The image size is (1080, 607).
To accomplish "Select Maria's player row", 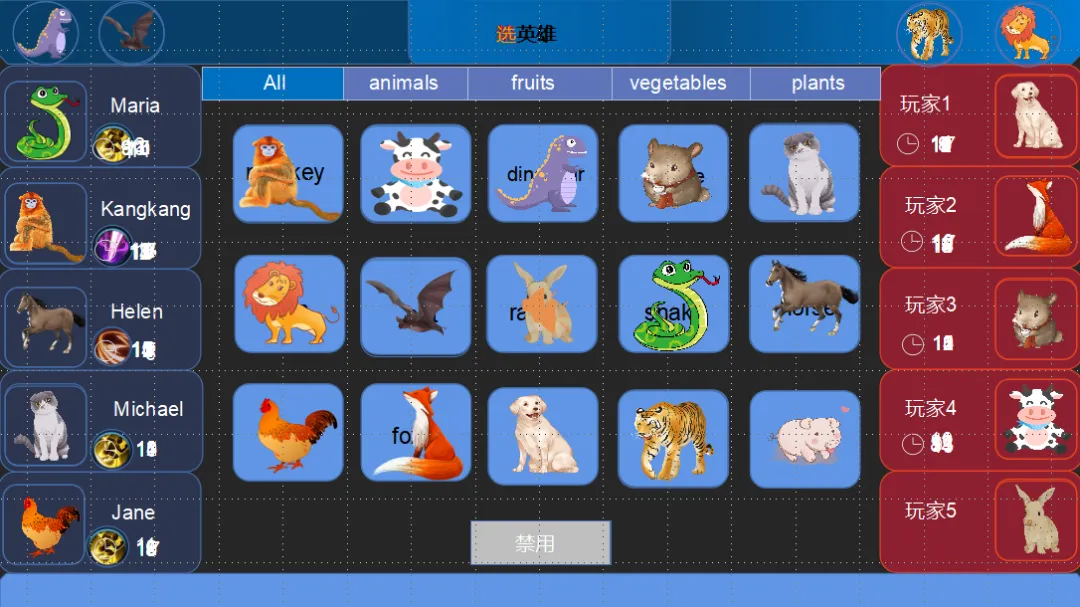I will pos(101,116).
